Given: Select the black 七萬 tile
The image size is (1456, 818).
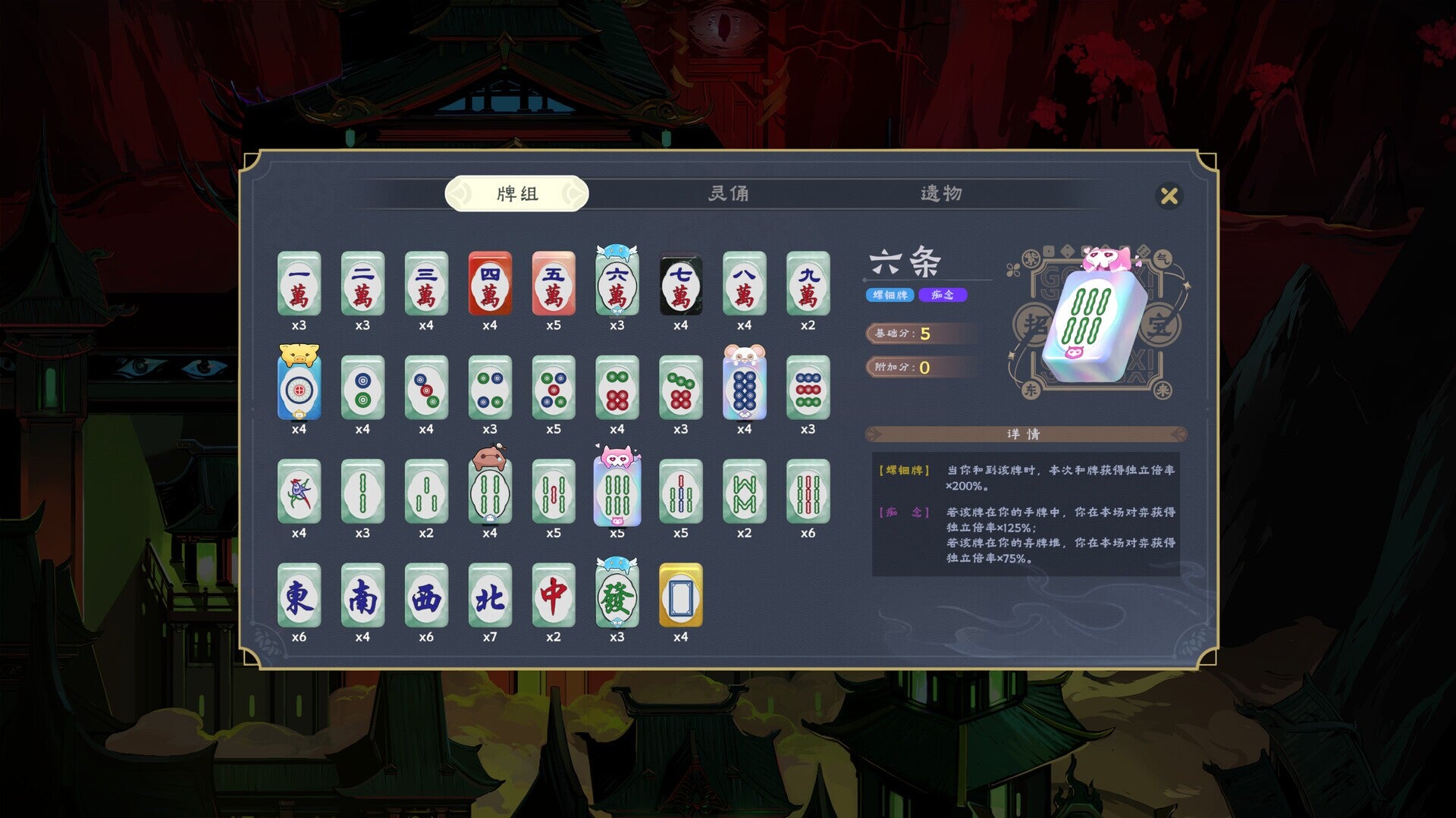Looking at the screenshot, I should (x=681, y=287).
